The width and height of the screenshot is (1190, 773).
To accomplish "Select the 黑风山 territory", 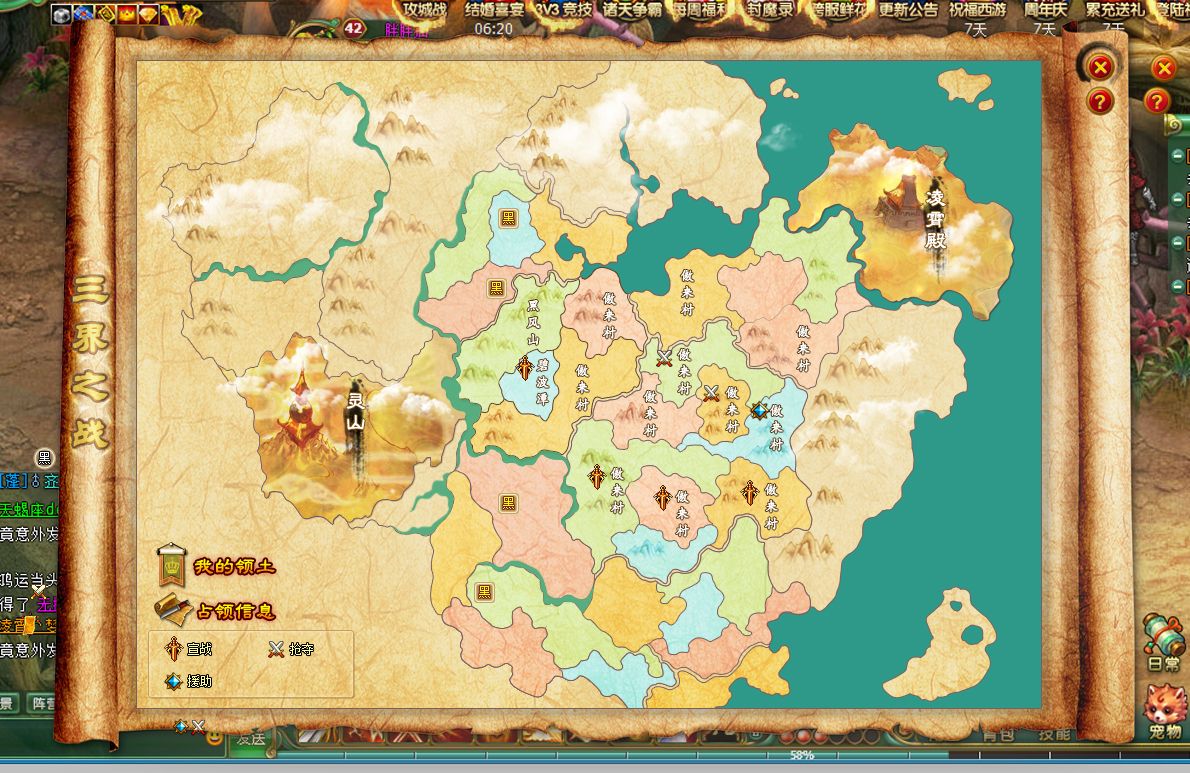I will 533,320.
